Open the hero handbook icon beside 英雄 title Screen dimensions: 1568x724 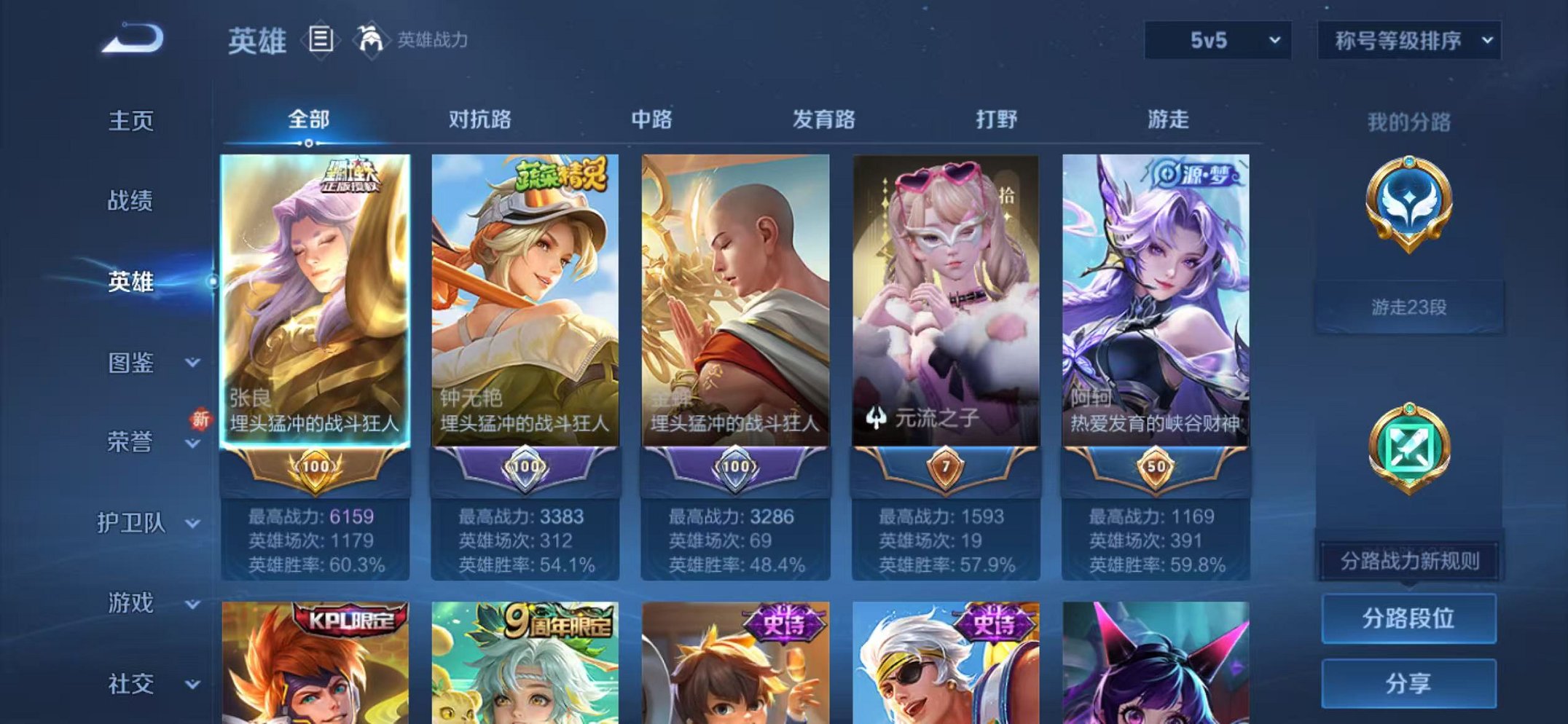tap(321, 39)
